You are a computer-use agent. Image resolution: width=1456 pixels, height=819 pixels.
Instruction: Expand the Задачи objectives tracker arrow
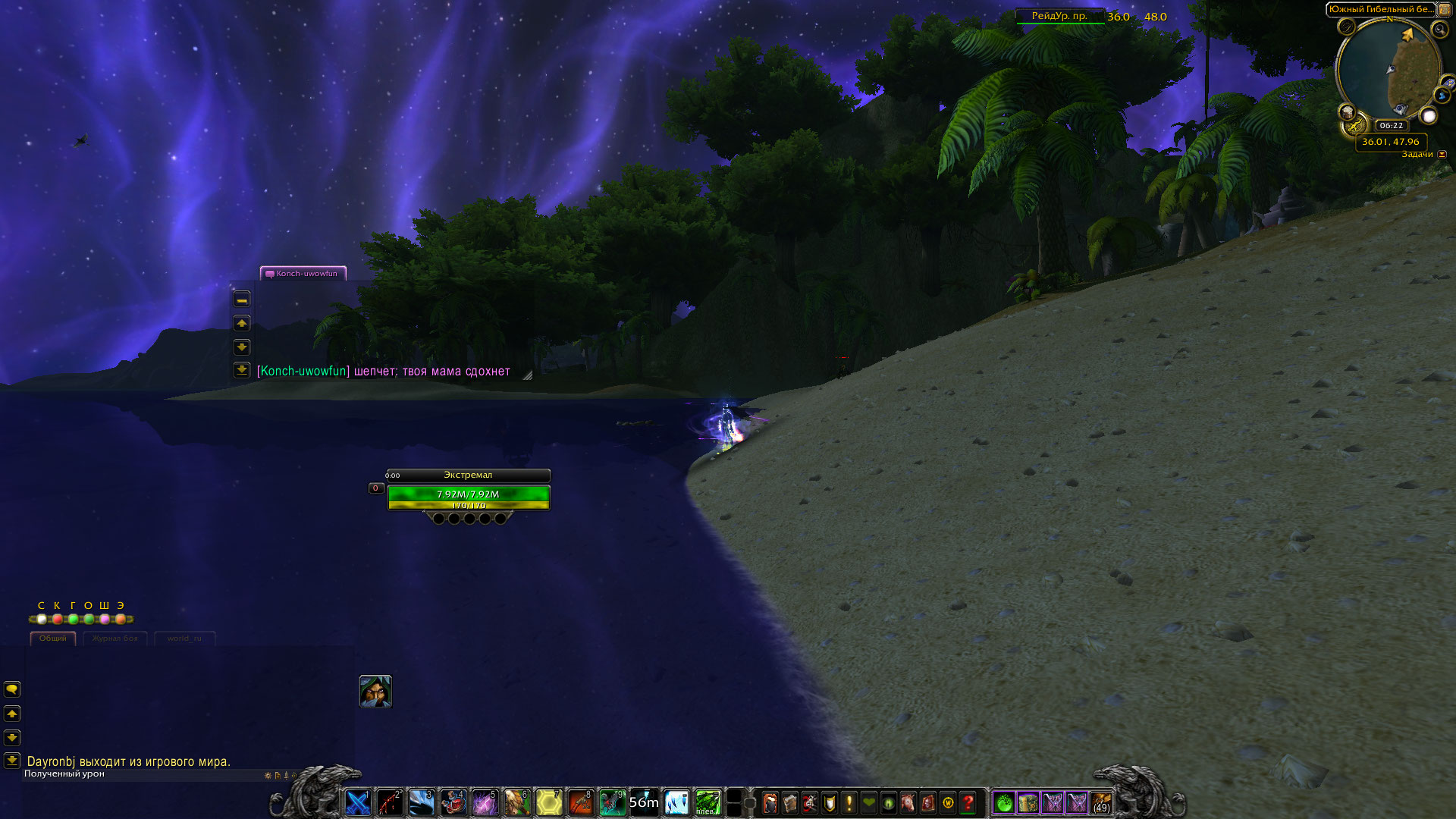point(1442,155)
